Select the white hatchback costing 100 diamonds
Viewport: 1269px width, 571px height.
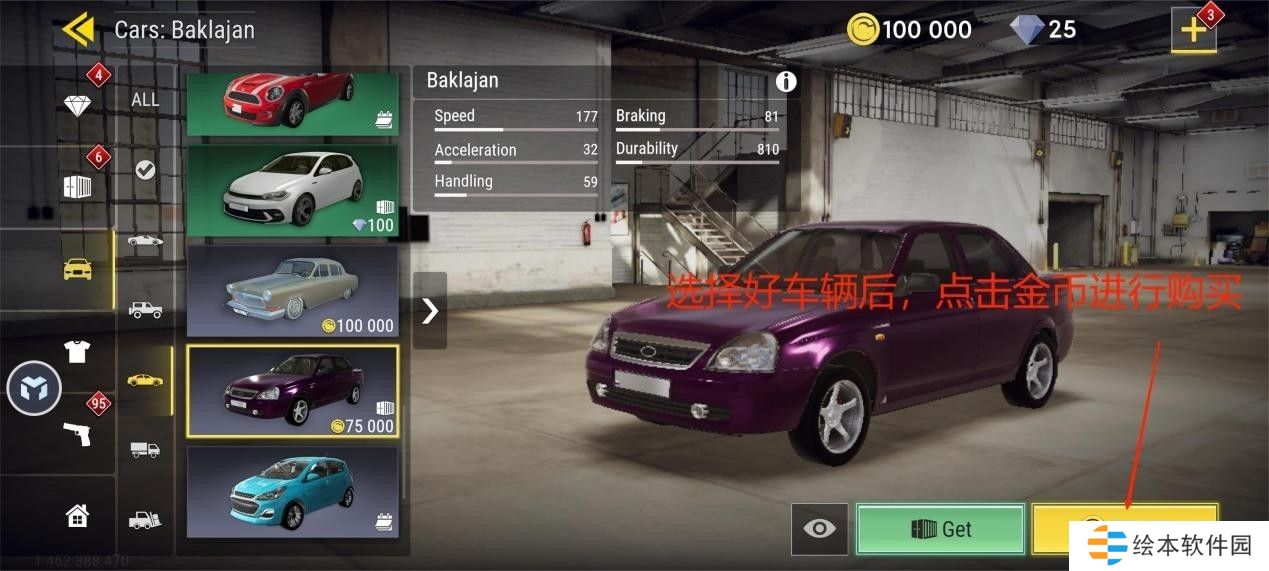[x=292, y=191]
